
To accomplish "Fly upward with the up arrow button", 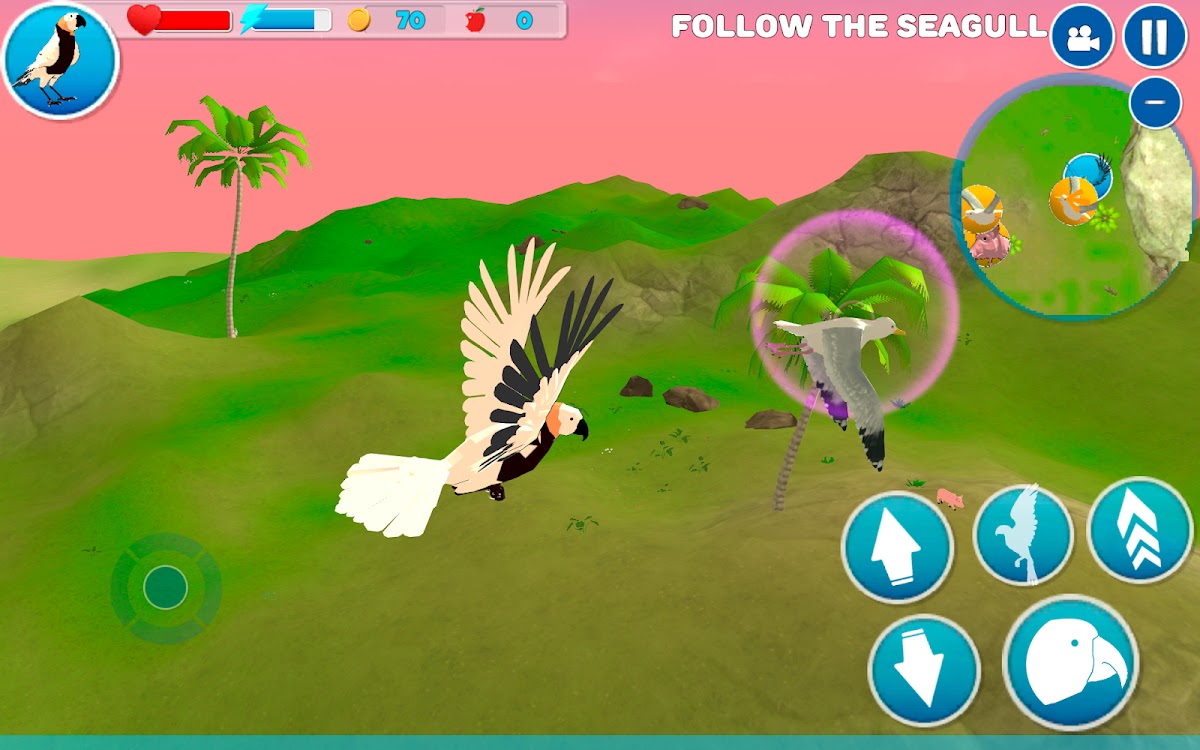I will click(897, 547).
